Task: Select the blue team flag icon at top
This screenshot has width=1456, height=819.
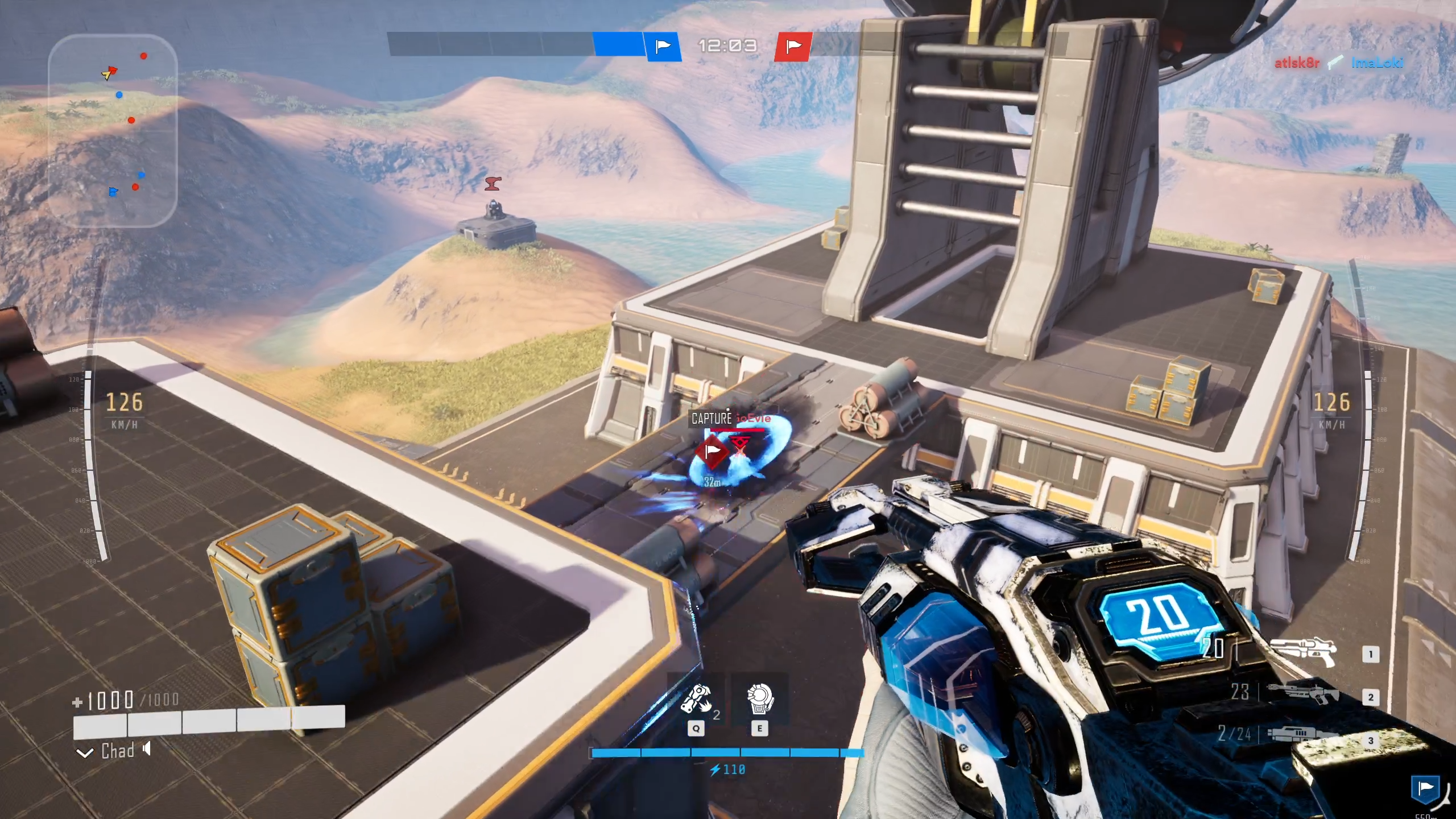Action: tap(663, 46)
